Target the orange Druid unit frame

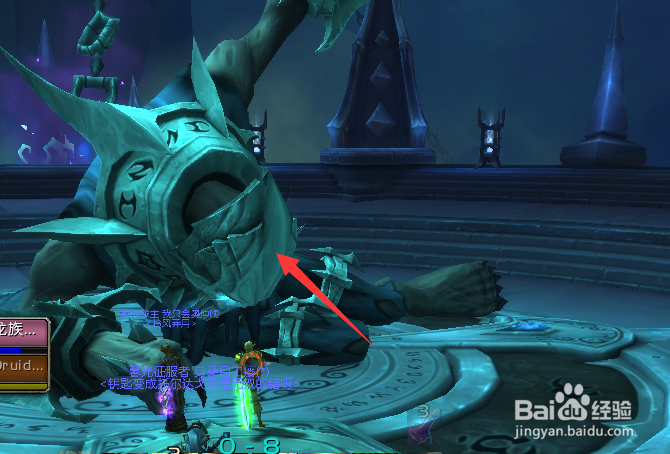click(22, 367)
